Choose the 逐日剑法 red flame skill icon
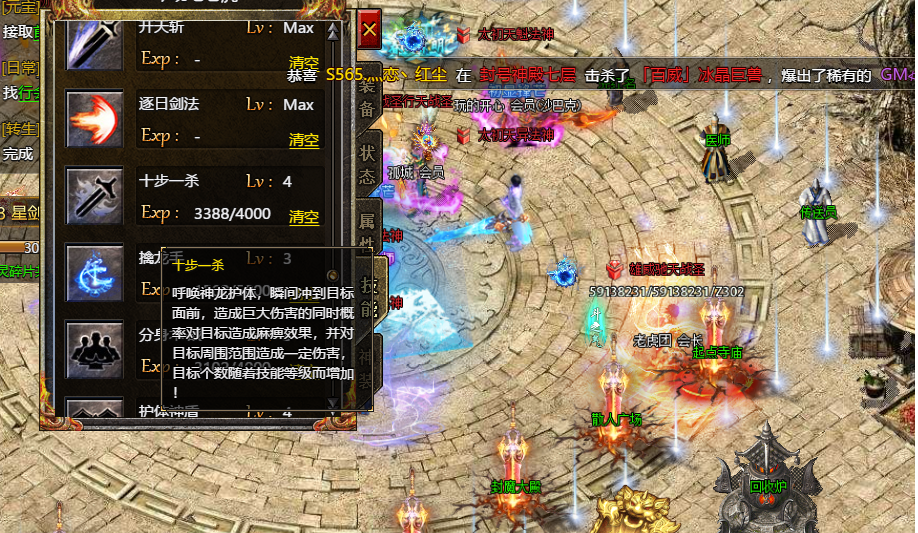The width and height of the screenshot is (918, 533). [x=95, y=118]
